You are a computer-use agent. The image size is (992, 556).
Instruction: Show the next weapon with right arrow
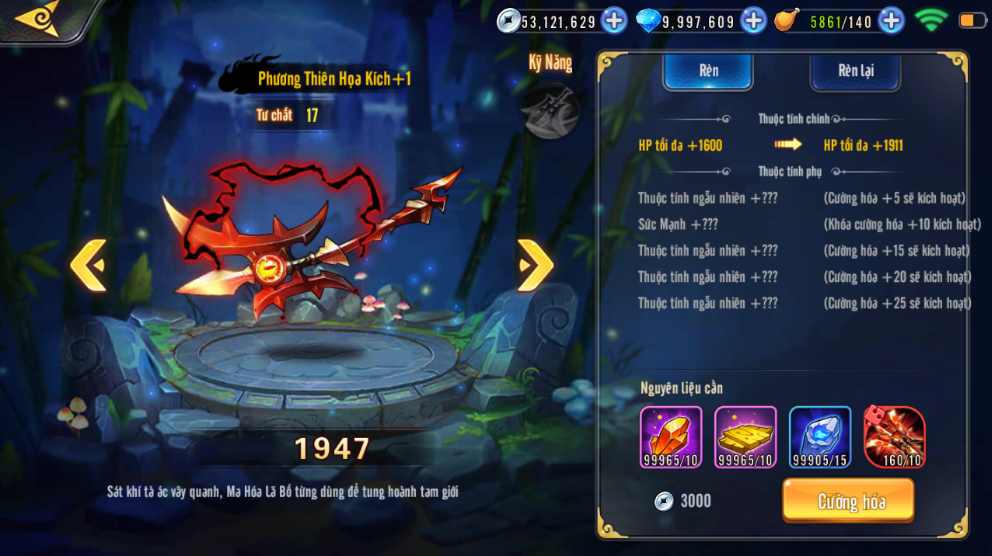coord(535,265)
